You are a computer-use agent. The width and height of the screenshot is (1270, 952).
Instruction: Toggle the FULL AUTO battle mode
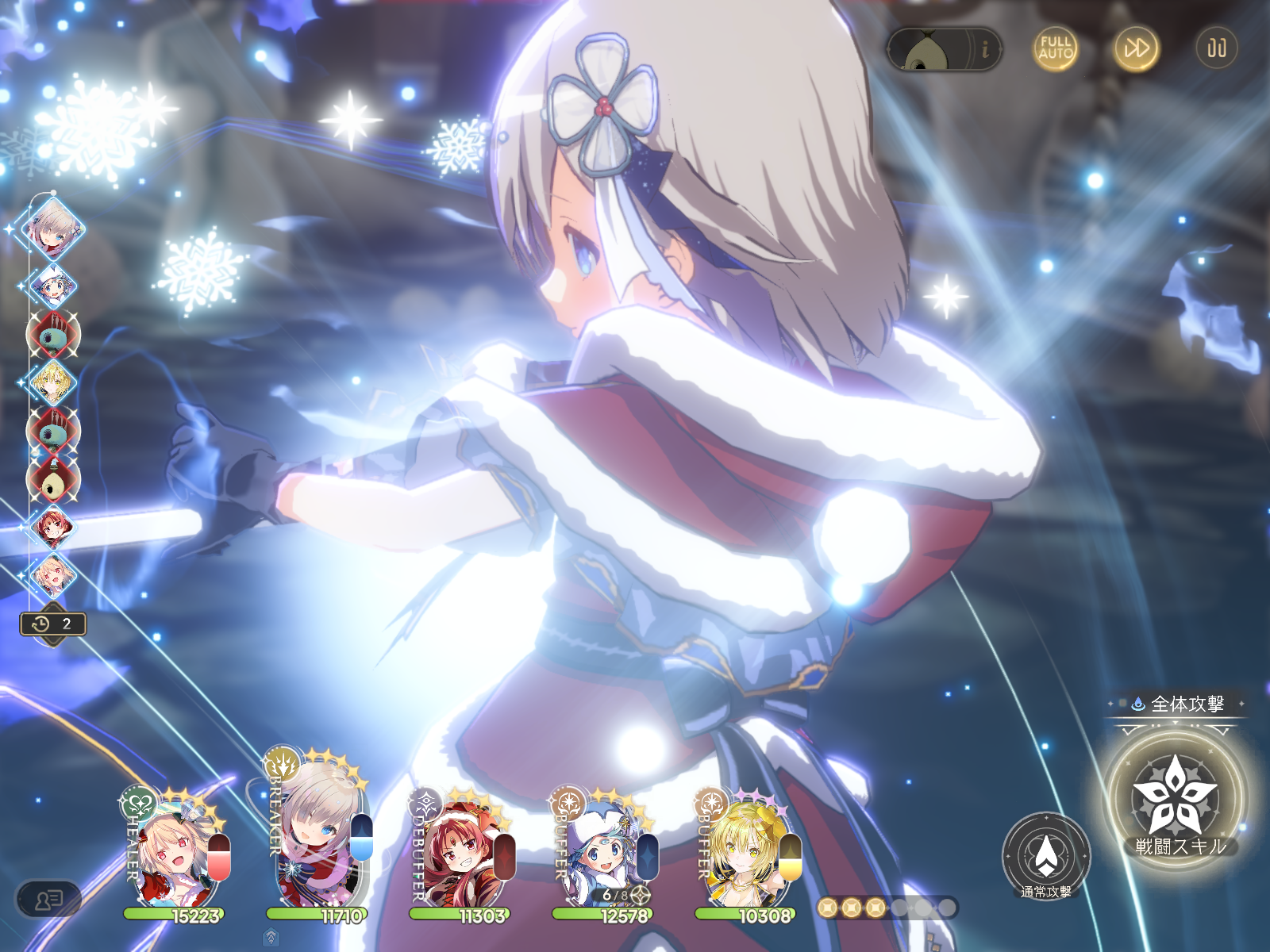(1056, 48)
